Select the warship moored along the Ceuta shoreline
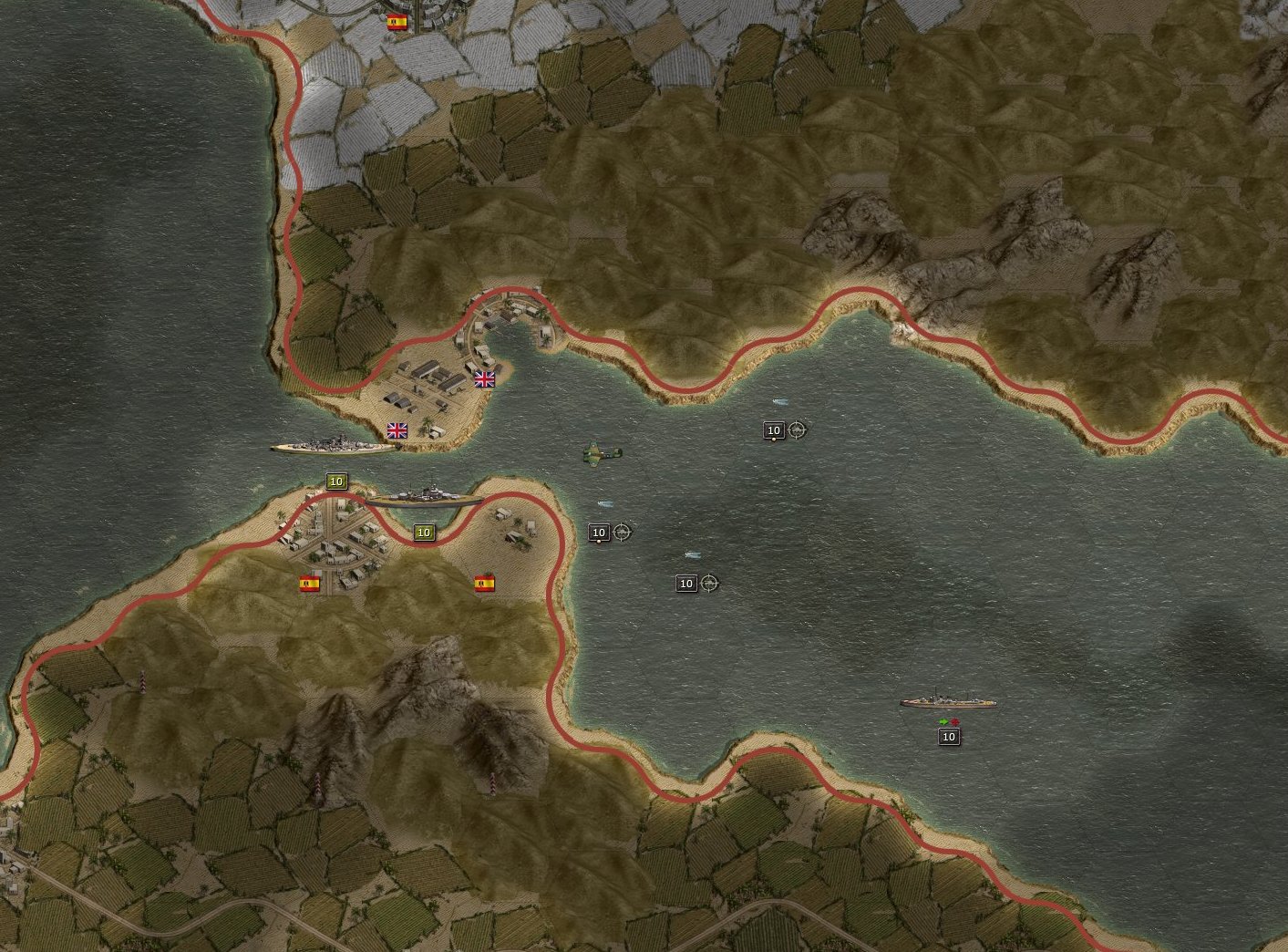 coord(424,500)
